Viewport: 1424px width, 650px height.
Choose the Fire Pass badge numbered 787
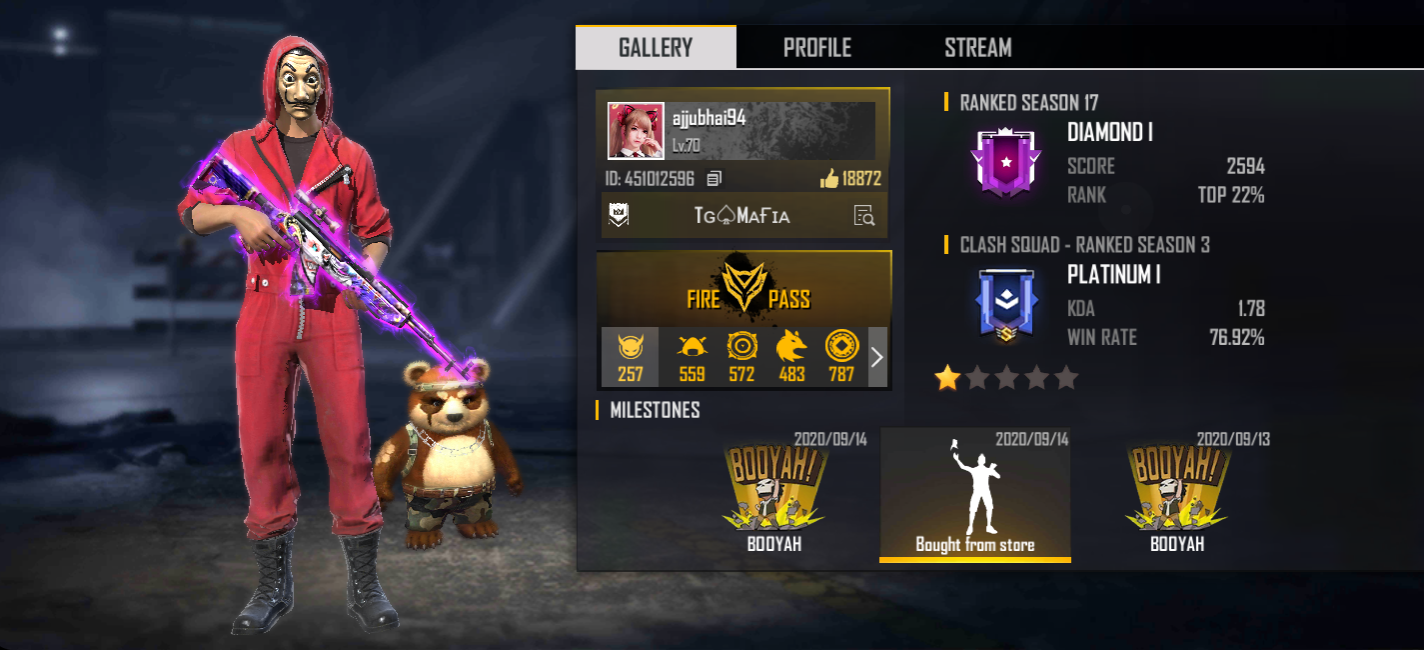[841, 357]
